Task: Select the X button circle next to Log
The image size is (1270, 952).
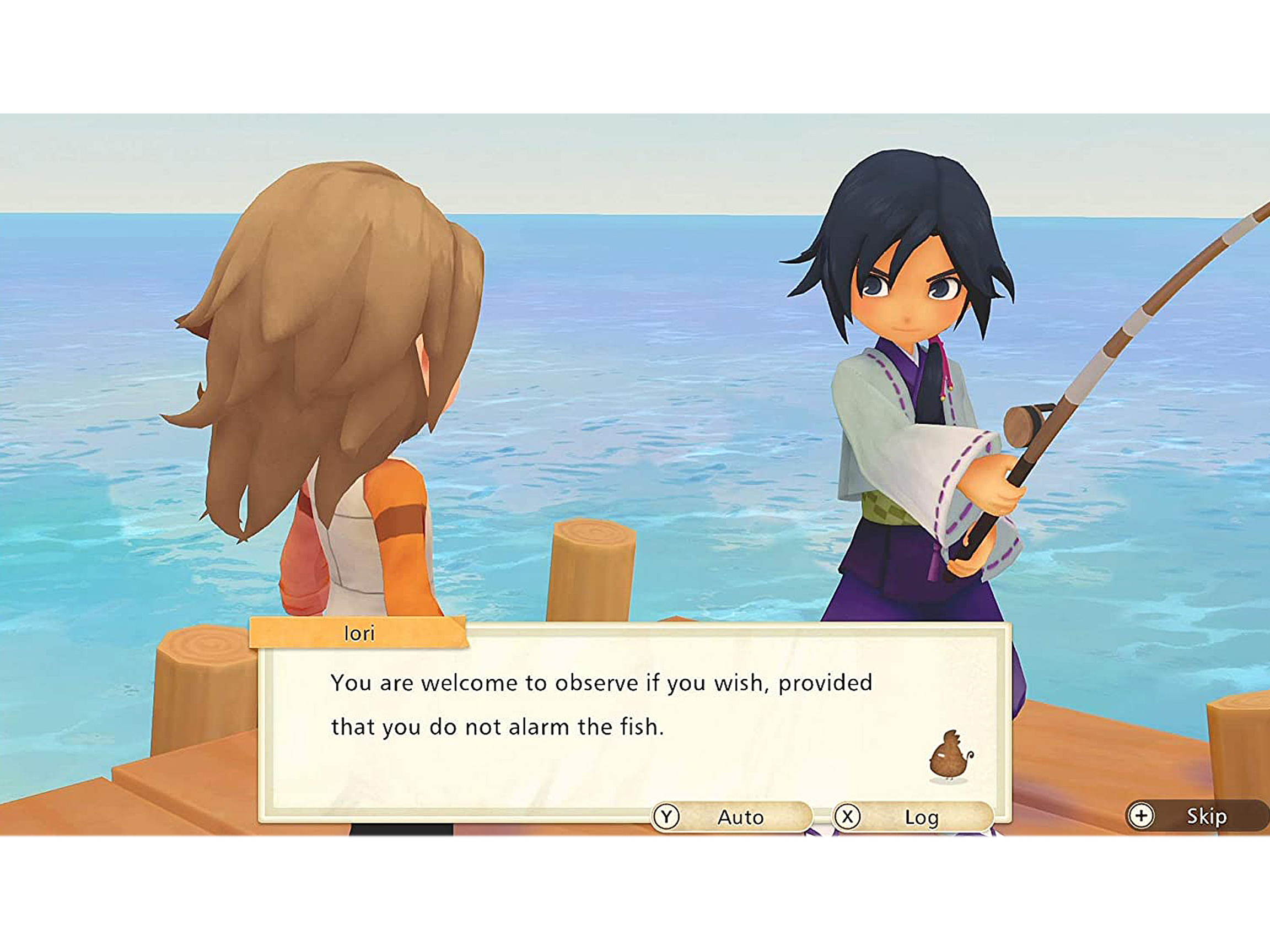Action: (848, 817)
